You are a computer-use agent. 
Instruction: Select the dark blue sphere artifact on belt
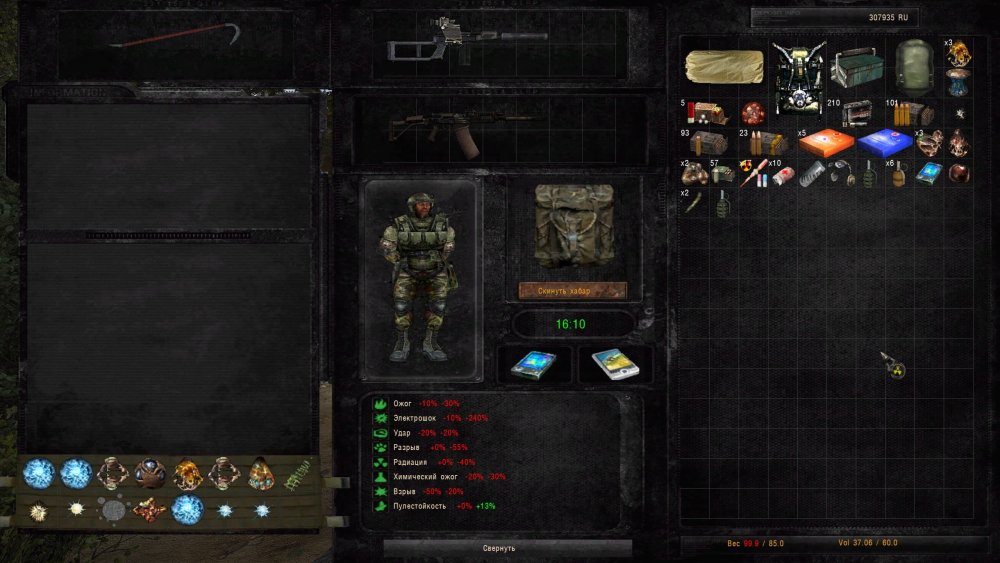click(152, 471)
